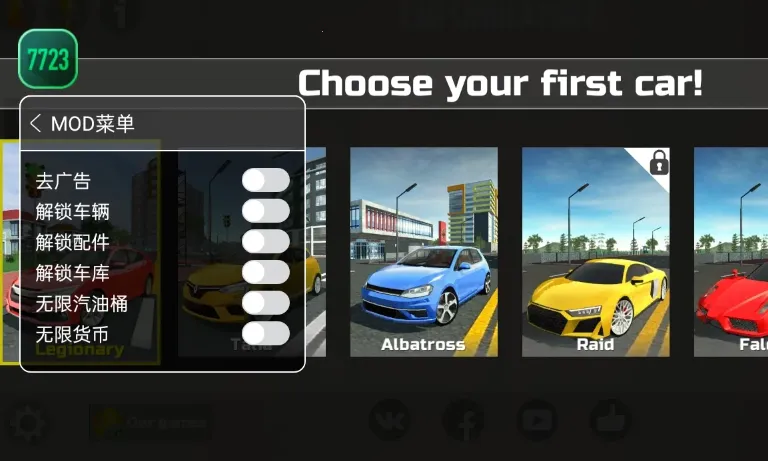Enable the 解锁车辆 option

266,211
